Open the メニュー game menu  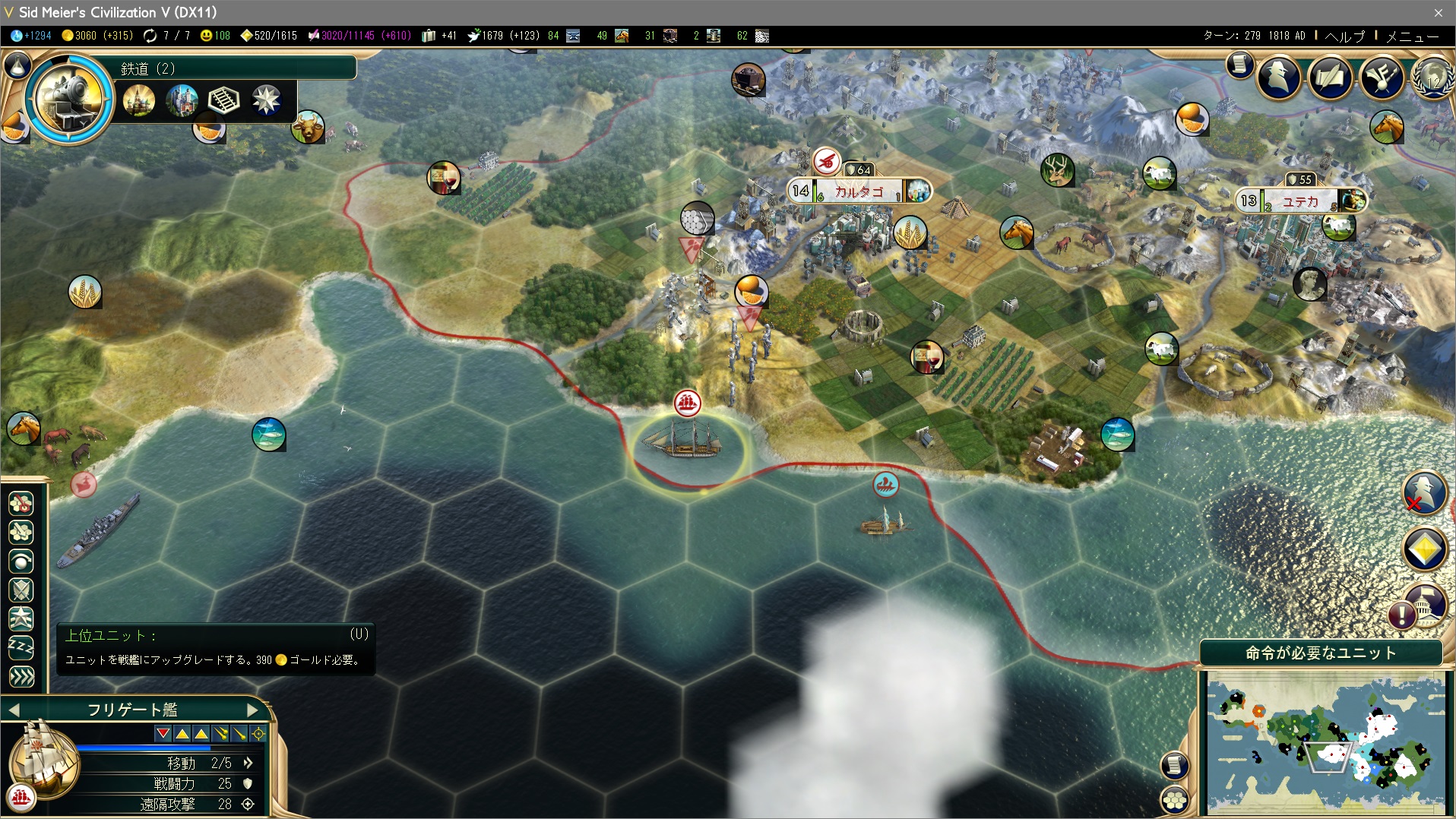[1412, 36]
